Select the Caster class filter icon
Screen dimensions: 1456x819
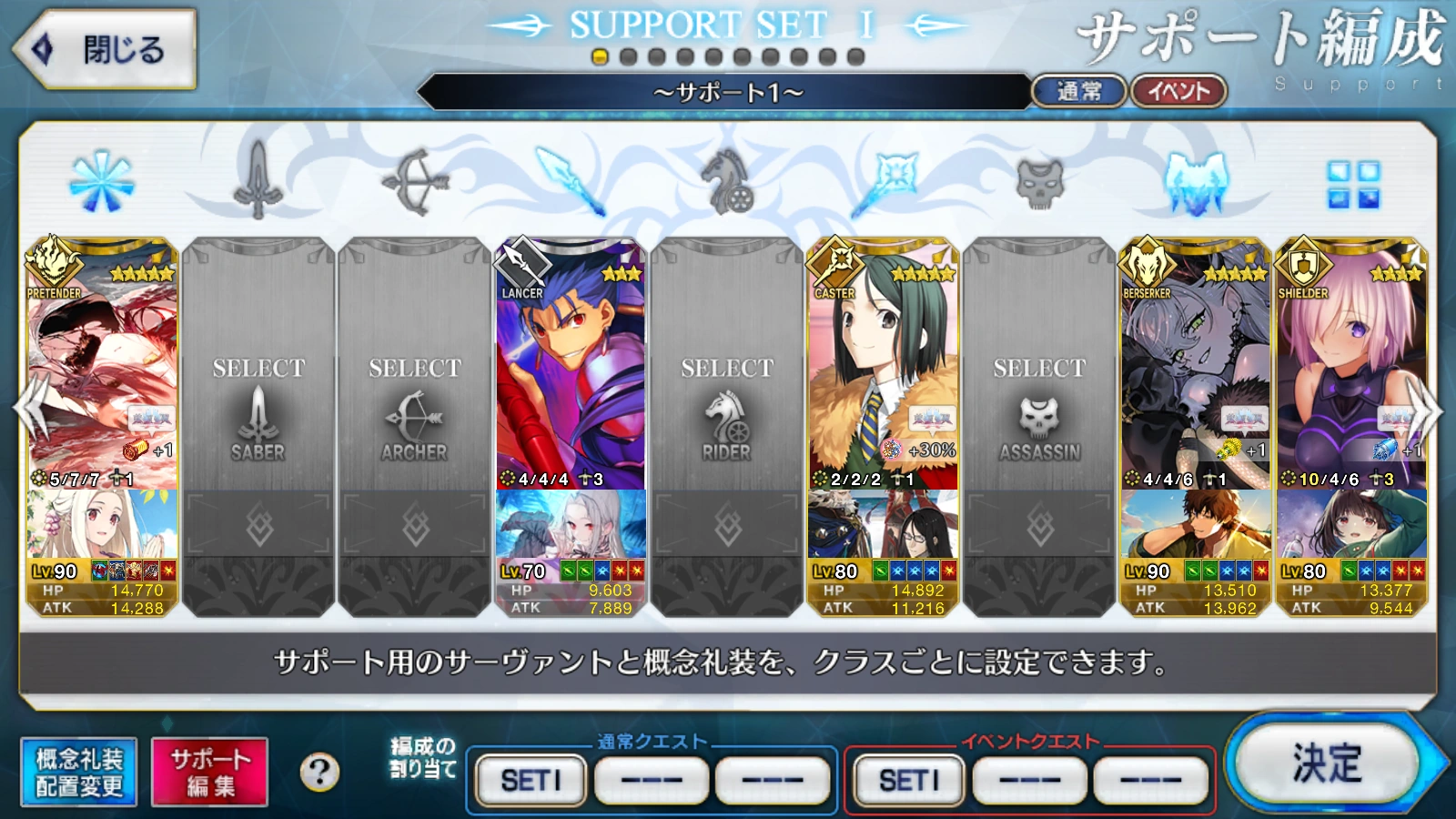pyautogui.click(x=896, y=180)
